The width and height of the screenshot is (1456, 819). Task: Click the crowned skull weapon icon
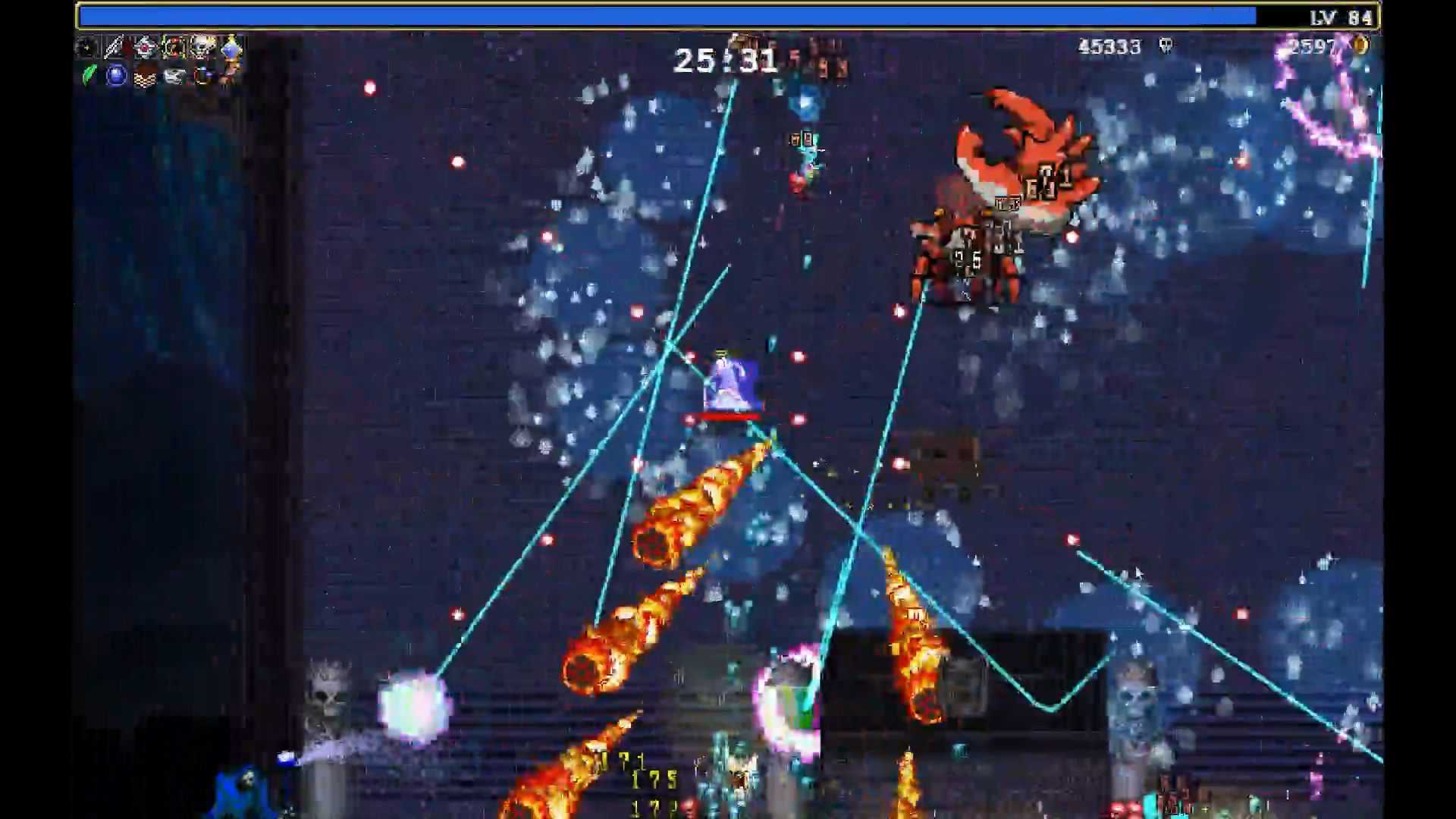click(201, 48)
